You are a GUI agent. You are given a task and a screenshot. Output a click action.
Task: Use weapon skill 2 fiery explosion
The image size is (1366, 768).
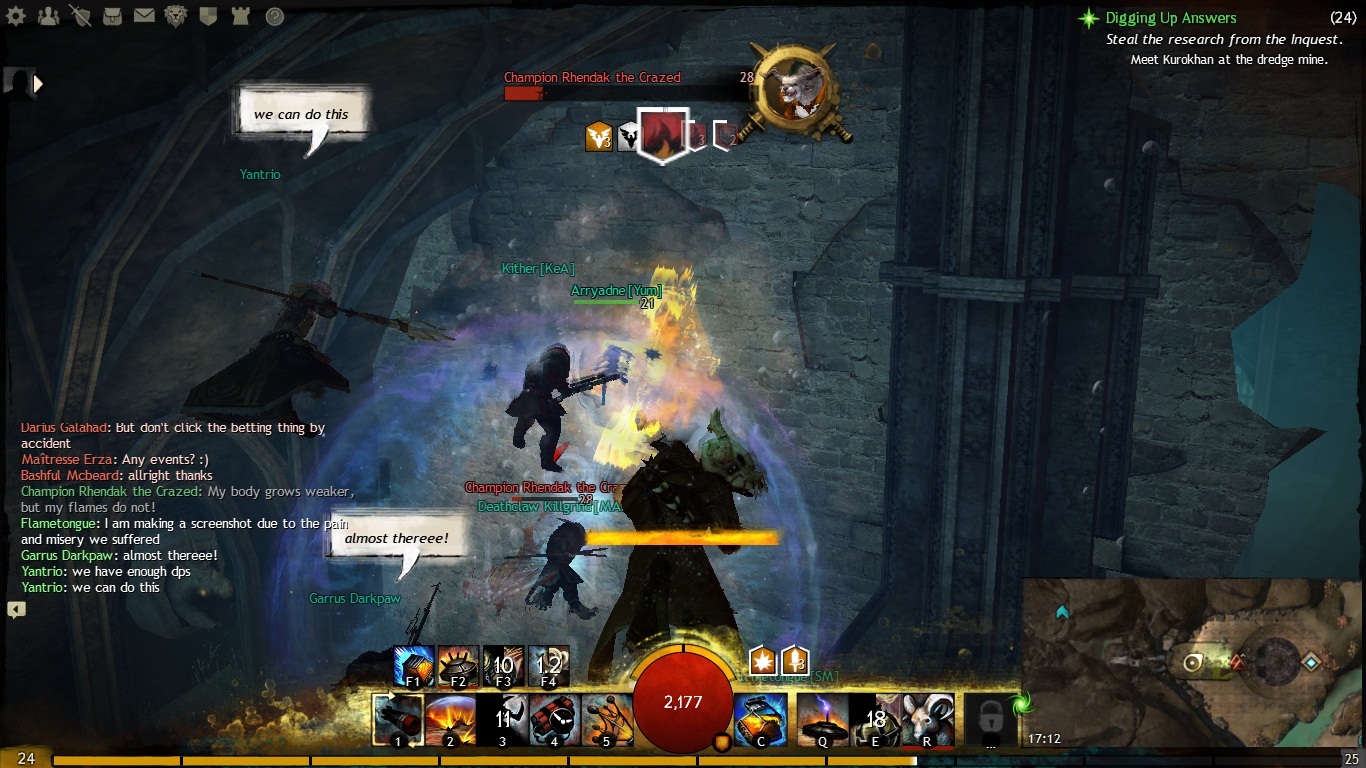tap(450, 719)
